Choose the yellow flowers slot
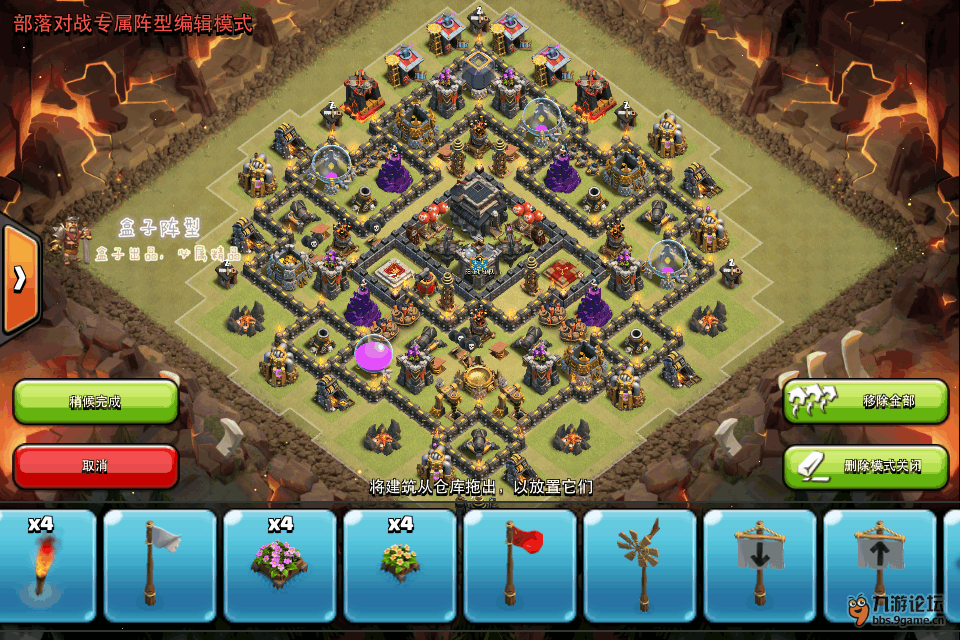This screenshot has width=960, height=640. tap(400, 565)
